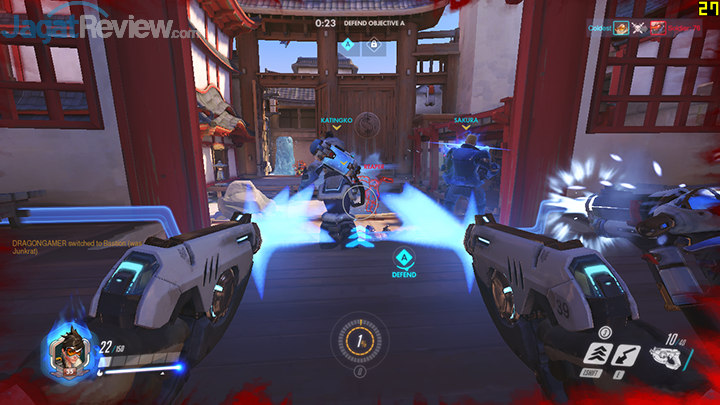This screenshot has height=405, width=720.
Task: Select teammate SAKURA's nameplate
Action: click(465, 119)
